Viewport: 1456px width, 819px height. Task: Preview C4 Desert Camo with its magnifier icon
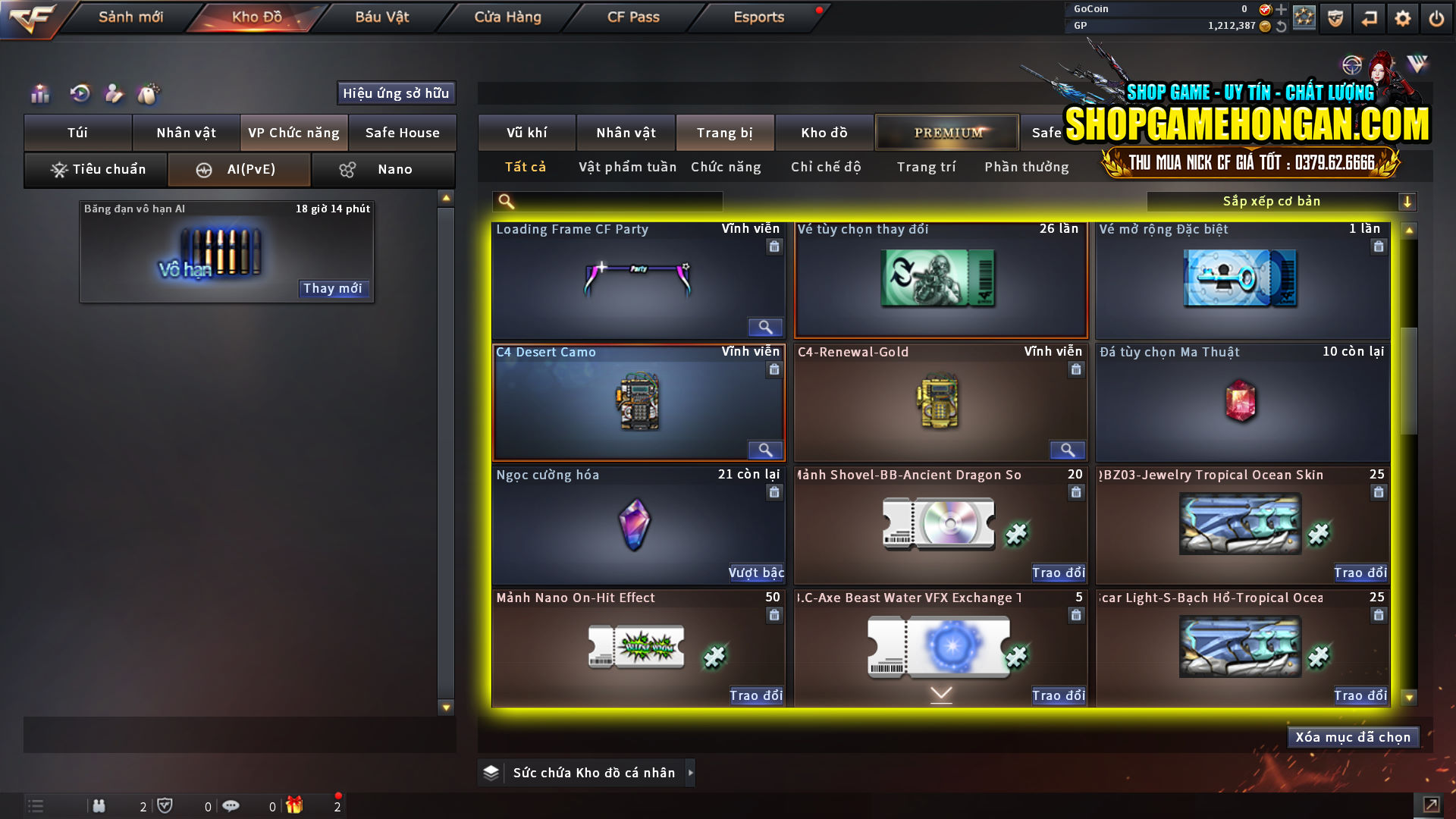[765, 450]
